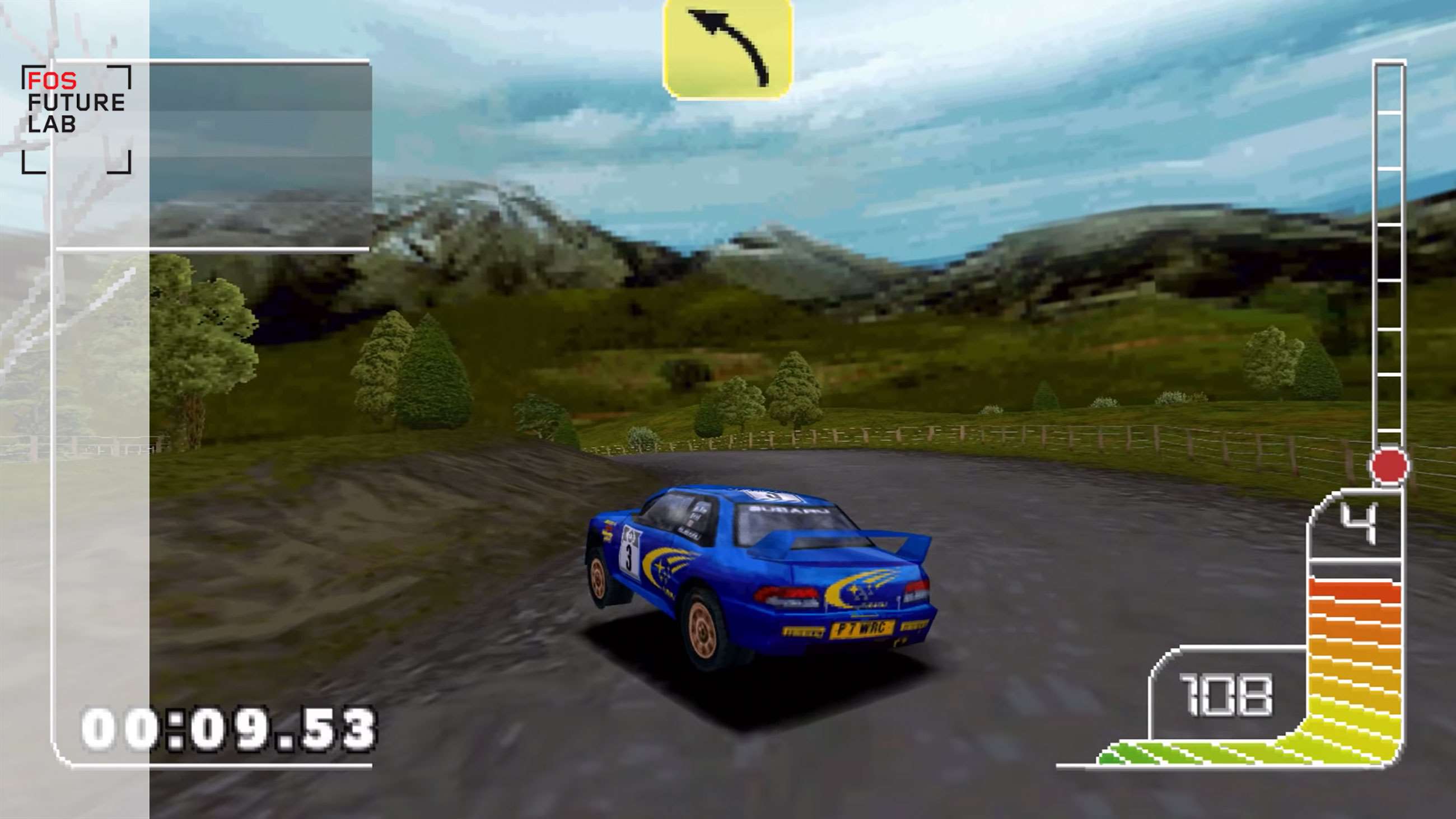Image resolution: width=1456 pixels, height=819 pixels.
Task: Select the red stage progress marker
Action: [1389, 465]
